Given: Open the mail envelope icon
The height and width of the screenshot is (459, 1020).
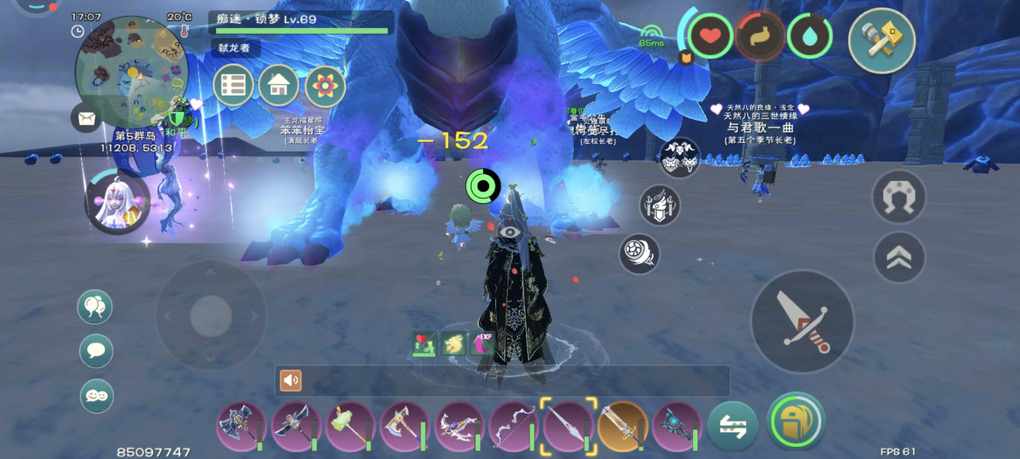Looking at the screenshot, I should pyautogui.click(x=86, y=118).
